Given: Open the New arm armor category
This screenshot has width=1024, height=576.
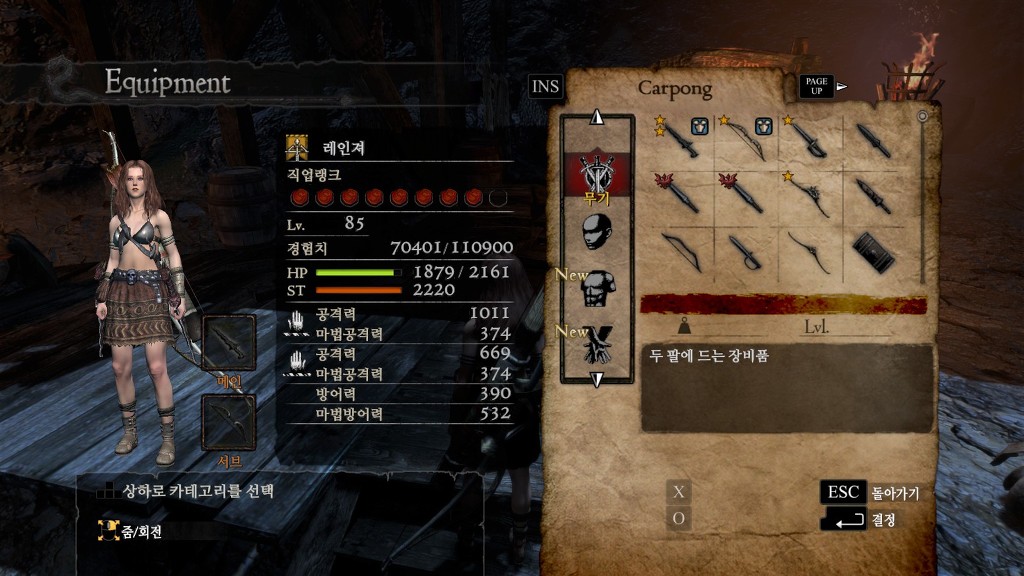Looking at the screenshot, I should tap(598, 344).
